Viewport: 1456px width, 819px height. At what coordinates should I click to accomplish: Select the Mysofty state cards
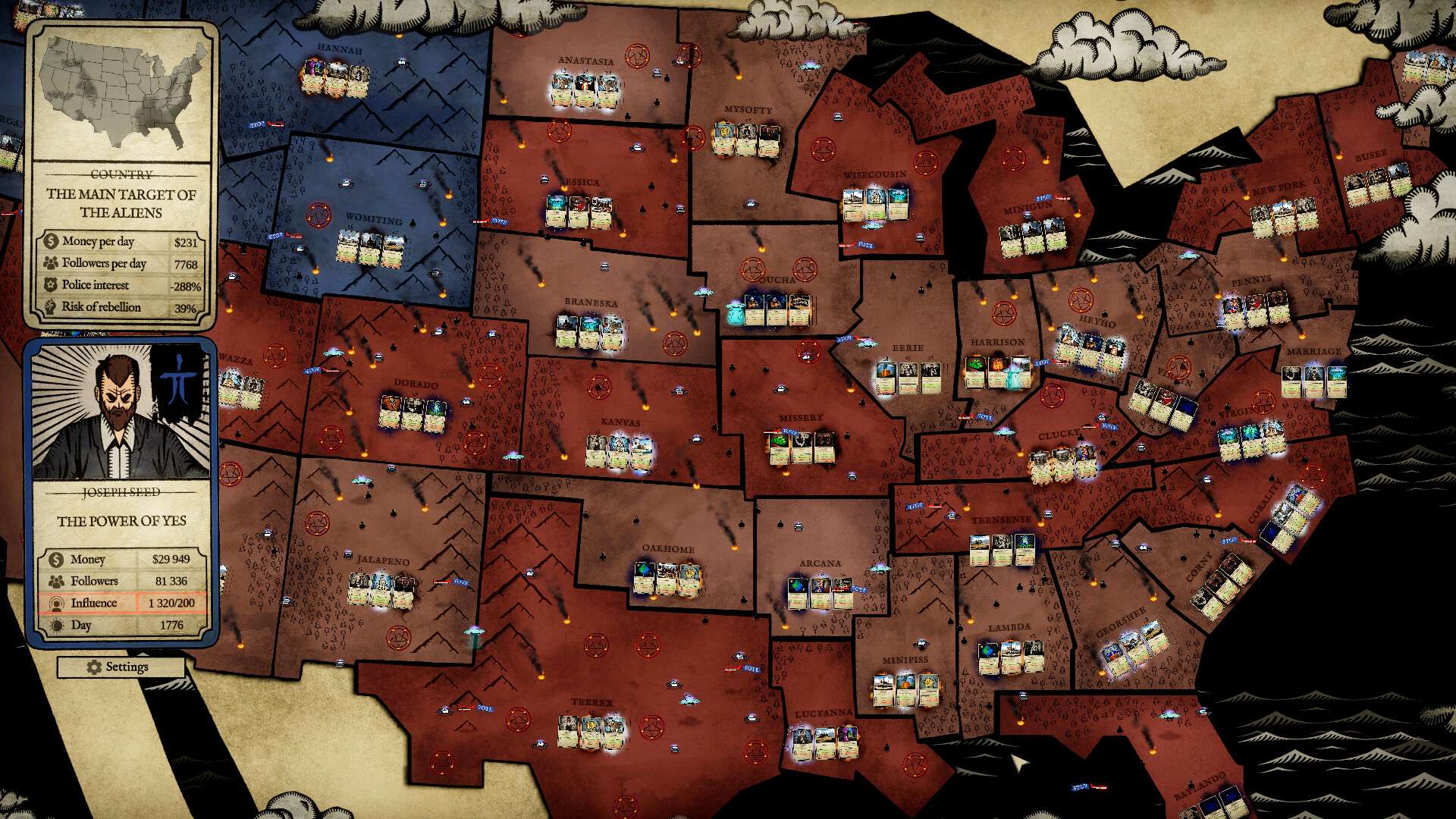(747, 139)
